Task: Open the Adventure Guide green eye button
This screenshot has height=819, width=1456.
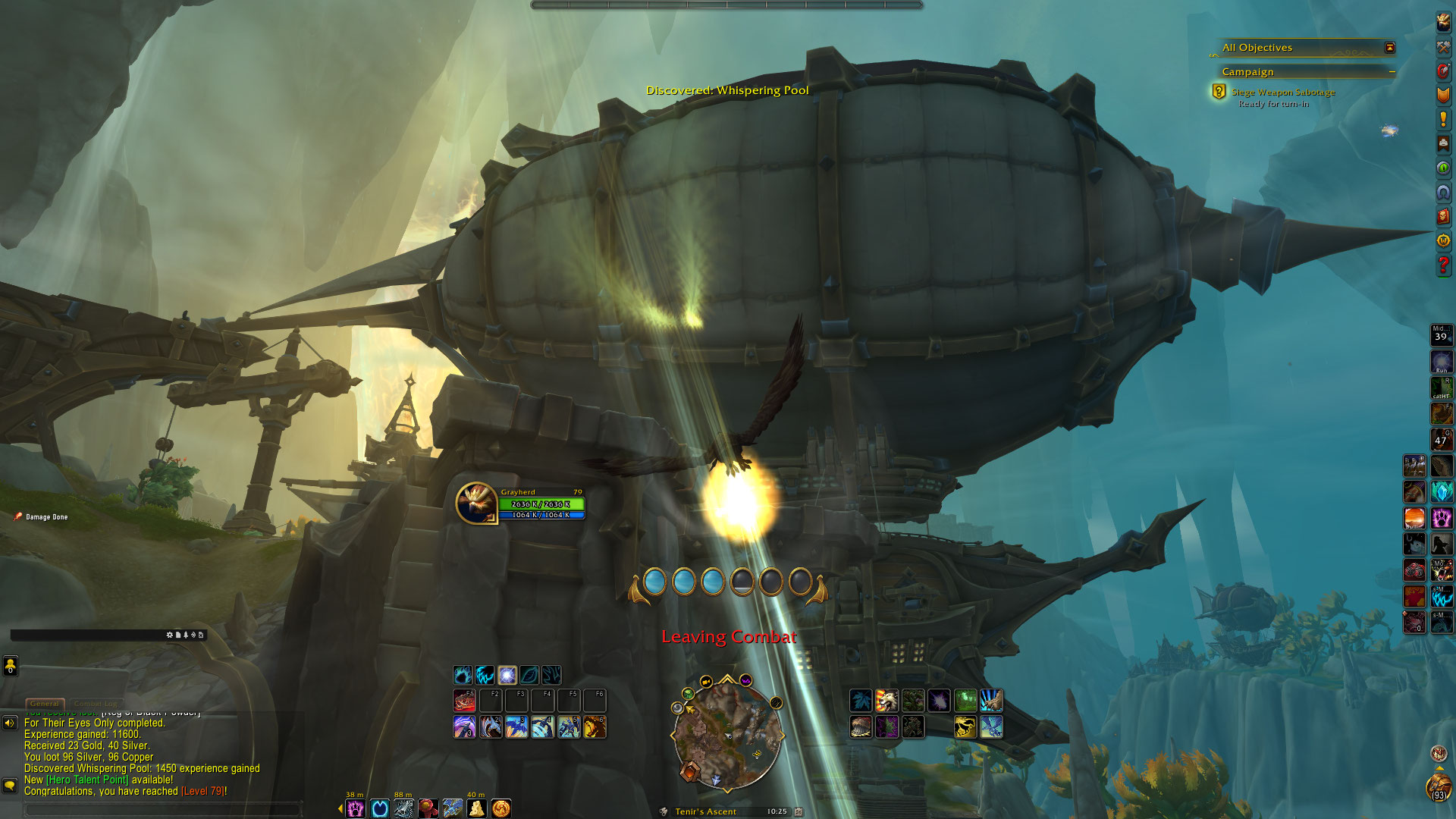Action: 1443,168
